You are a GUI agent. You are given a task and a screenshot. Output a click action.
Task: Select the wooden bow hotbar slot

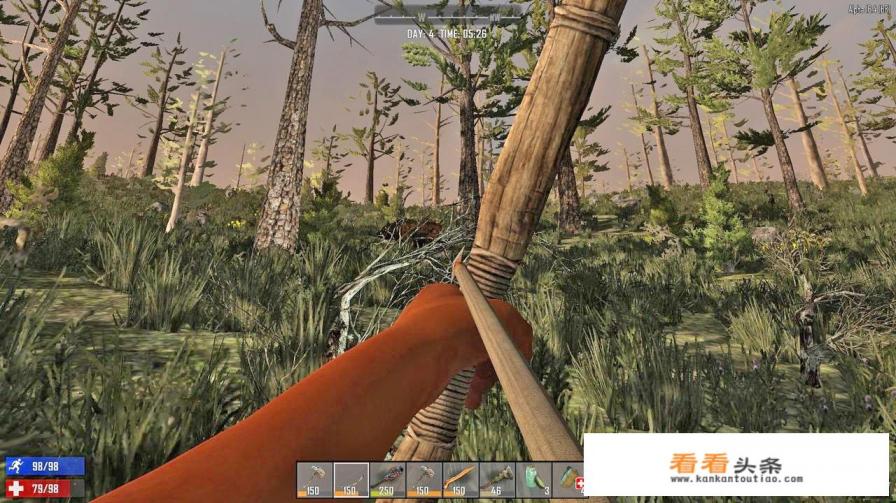351,479
